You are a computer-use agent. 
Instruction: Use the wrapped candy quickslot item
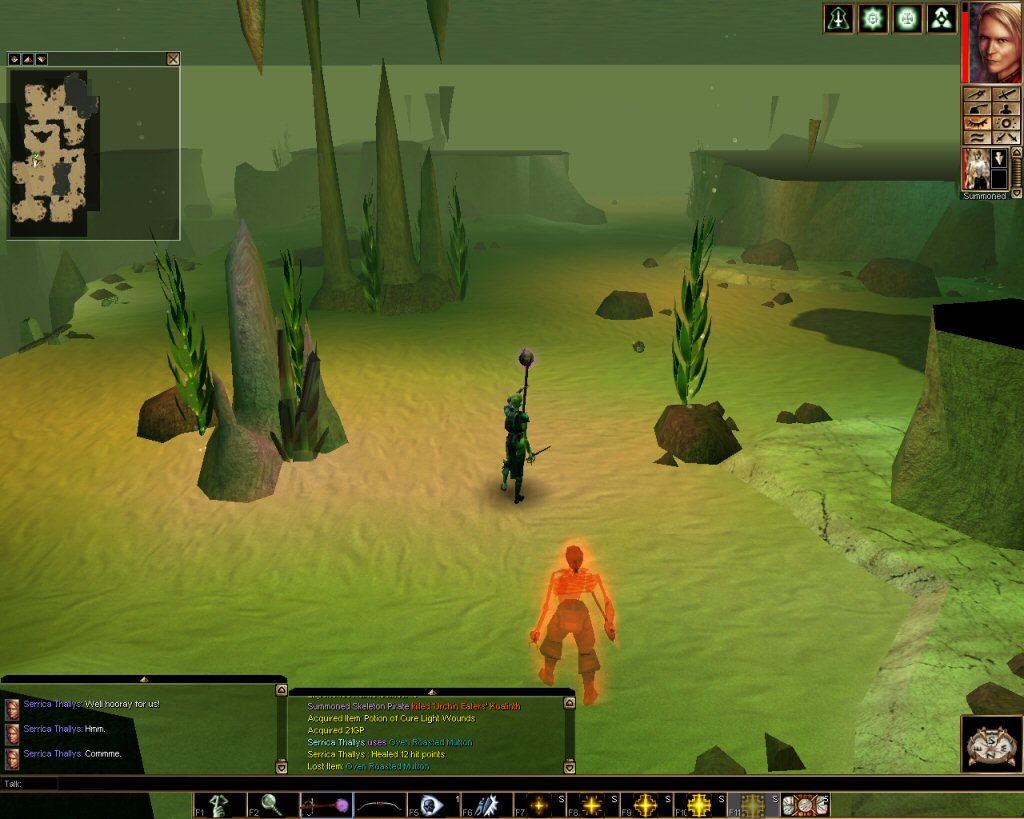click(806, 804)
